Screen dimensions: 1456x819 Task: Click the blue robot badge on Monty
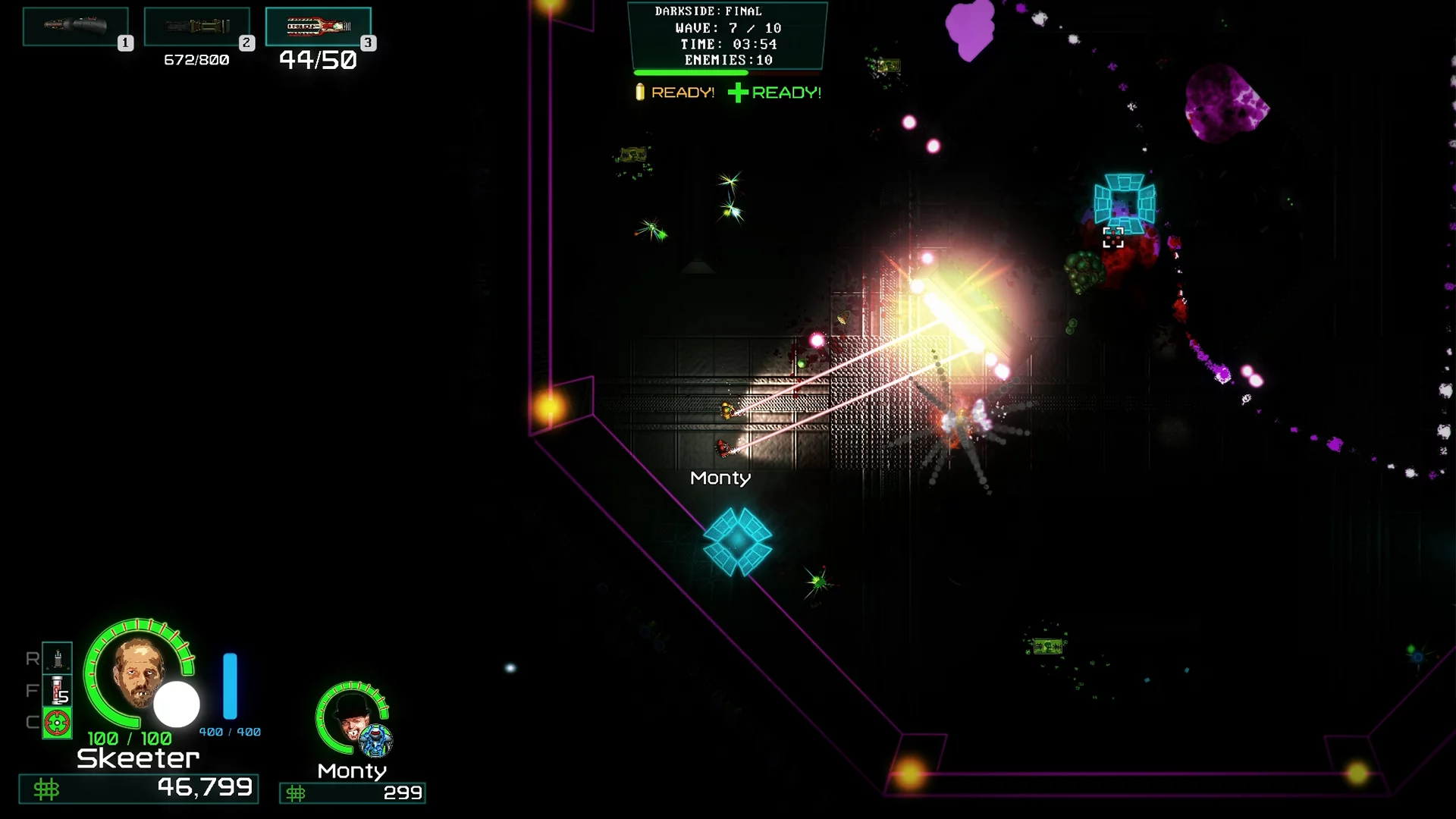coord(375,740)
